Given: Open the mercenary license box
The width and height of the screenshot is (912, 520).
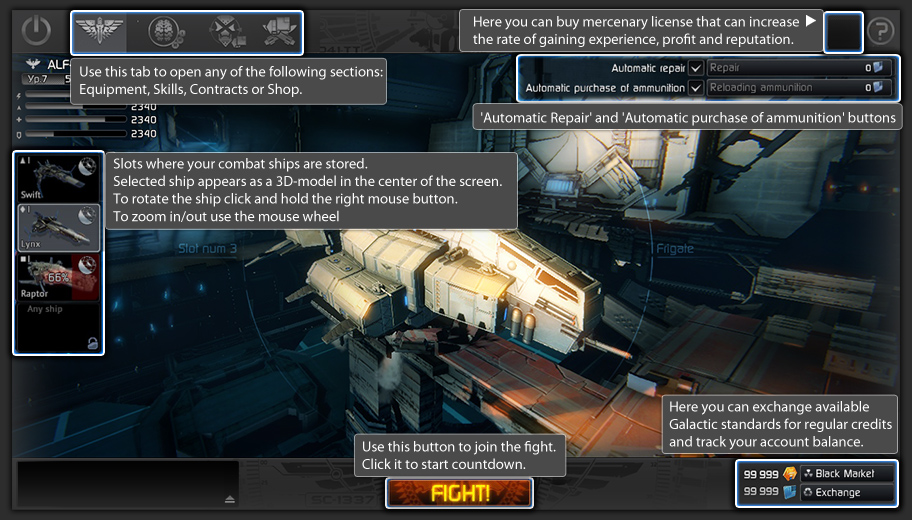Looking at the screenshot, I should coord(843,32).
